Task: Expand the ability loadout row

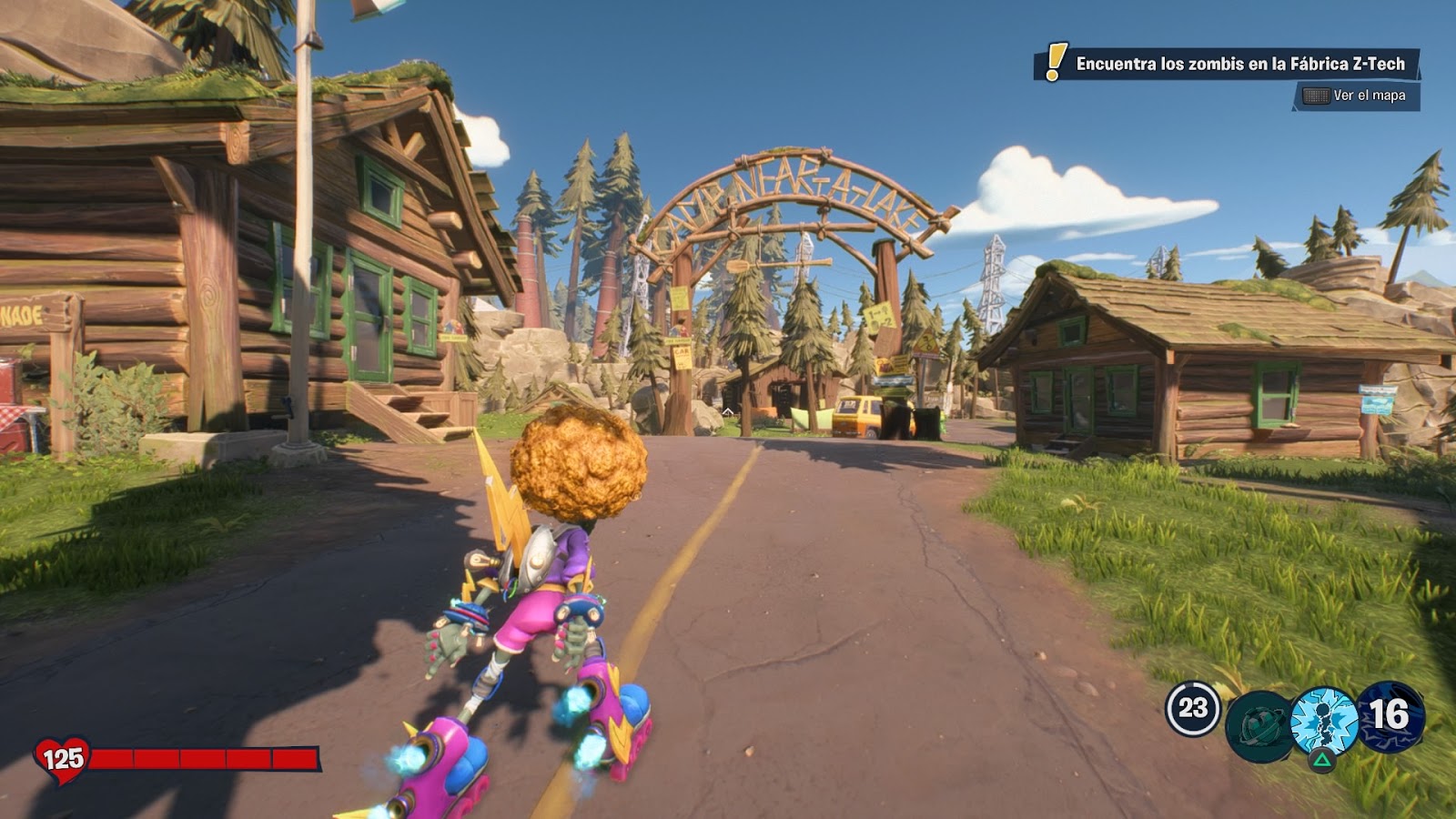Action: coord(1292,719)
